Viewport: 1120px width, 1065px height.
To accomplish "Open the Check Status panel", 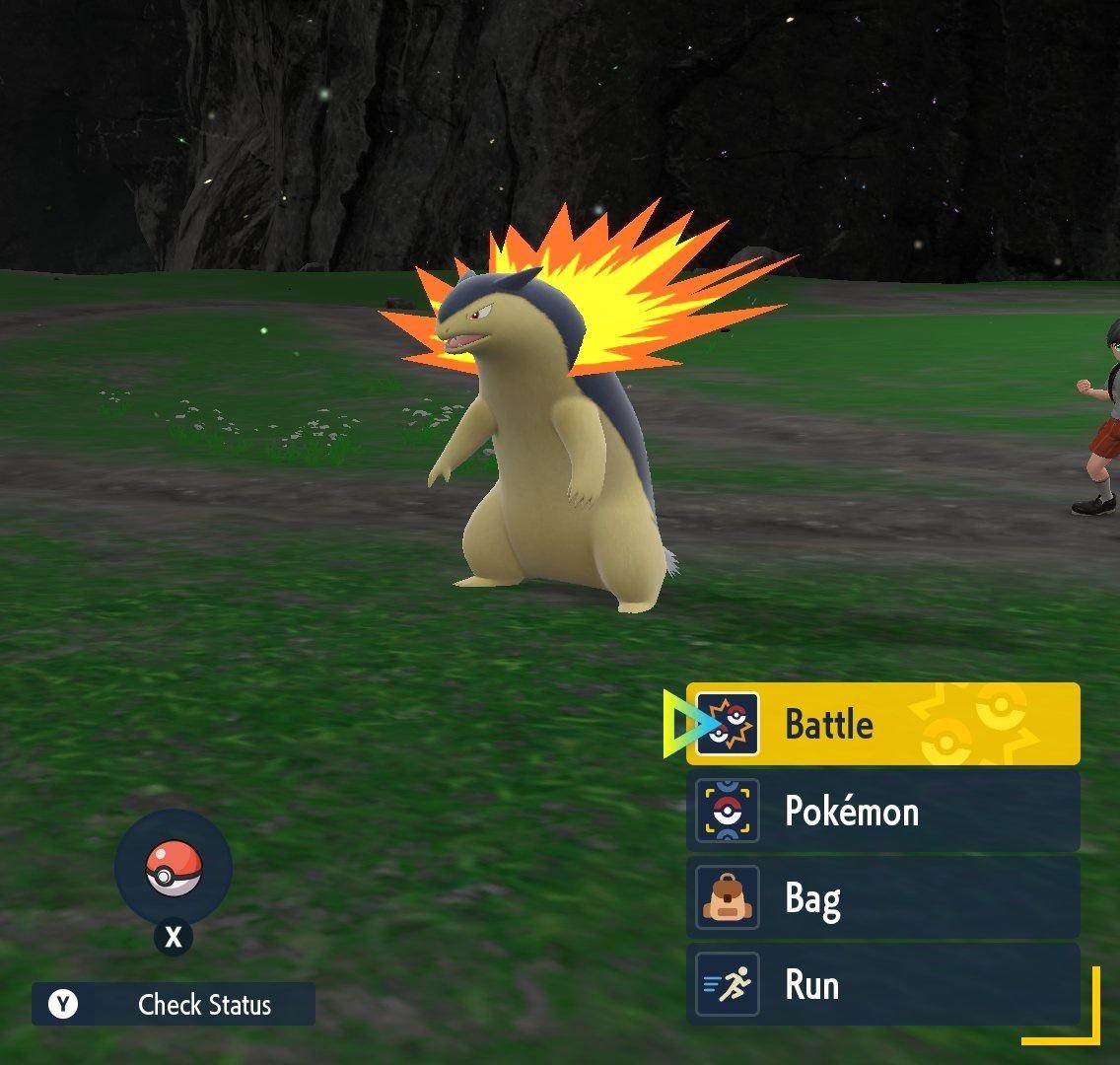I will point(174,1004).
